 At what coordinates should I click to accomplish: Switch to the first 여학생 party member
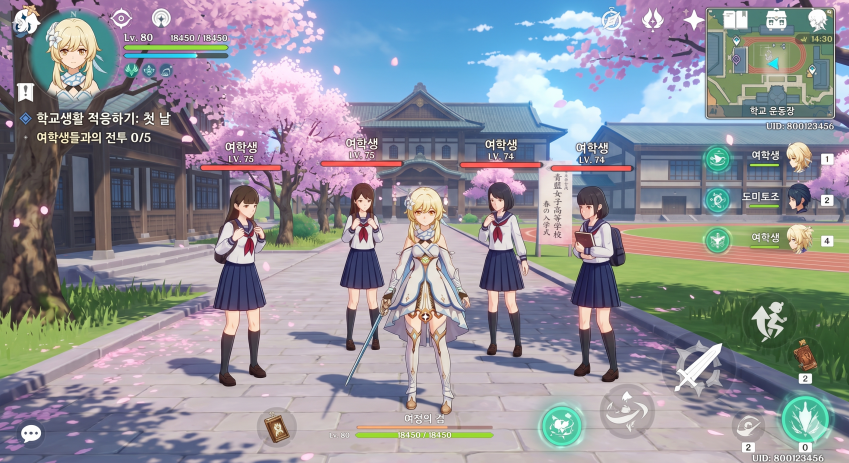(797, 157)
